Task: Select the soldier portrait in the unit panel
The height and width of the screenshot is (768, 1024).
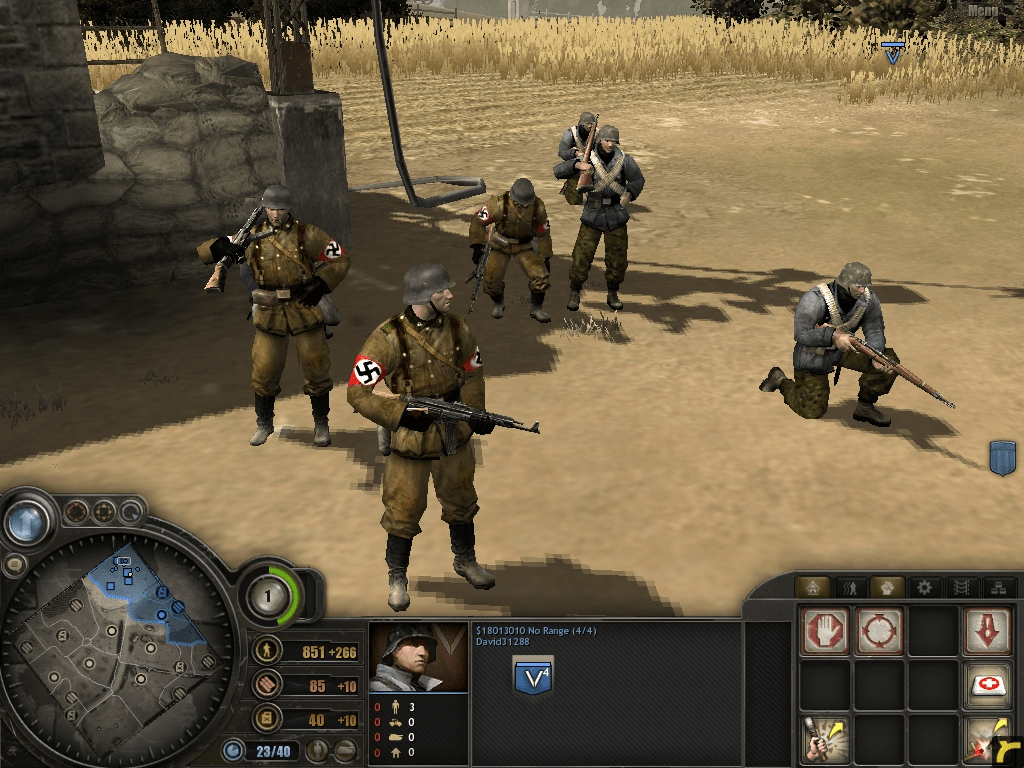Action: coord(418,657)
